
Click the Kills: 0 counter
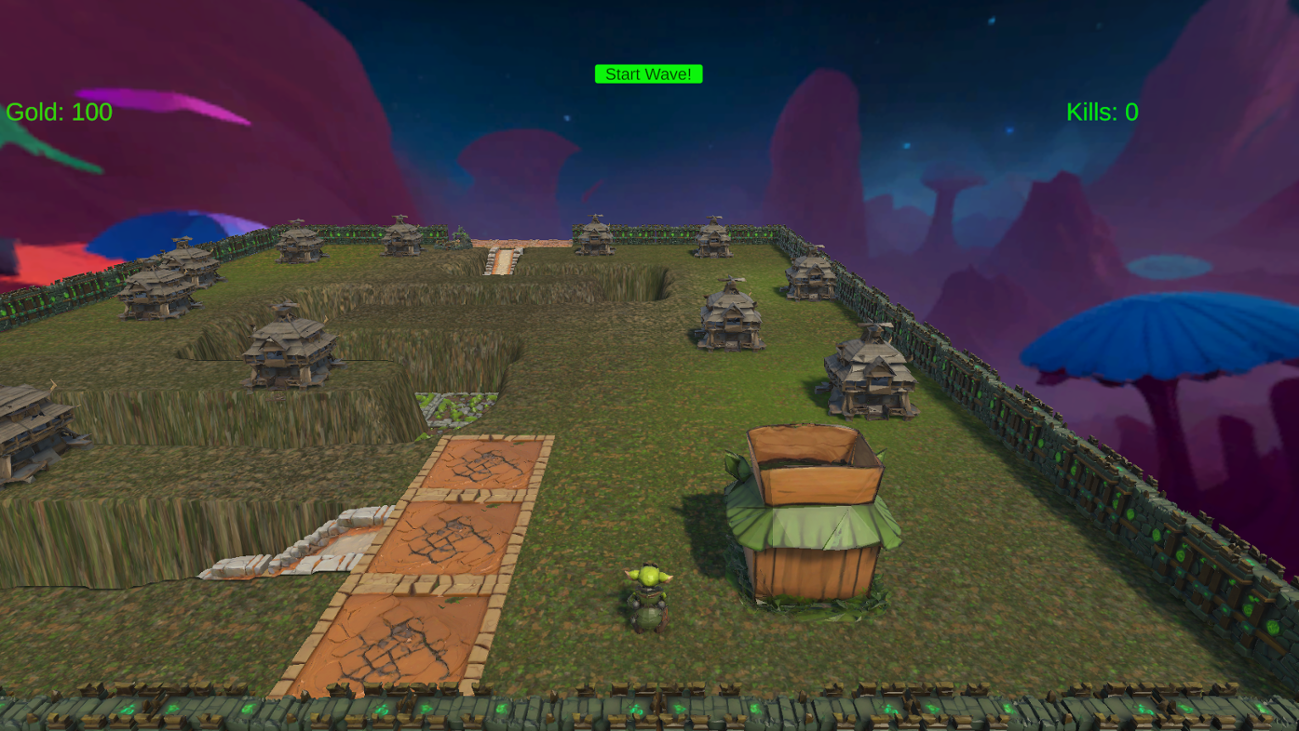coord(1103,111)
